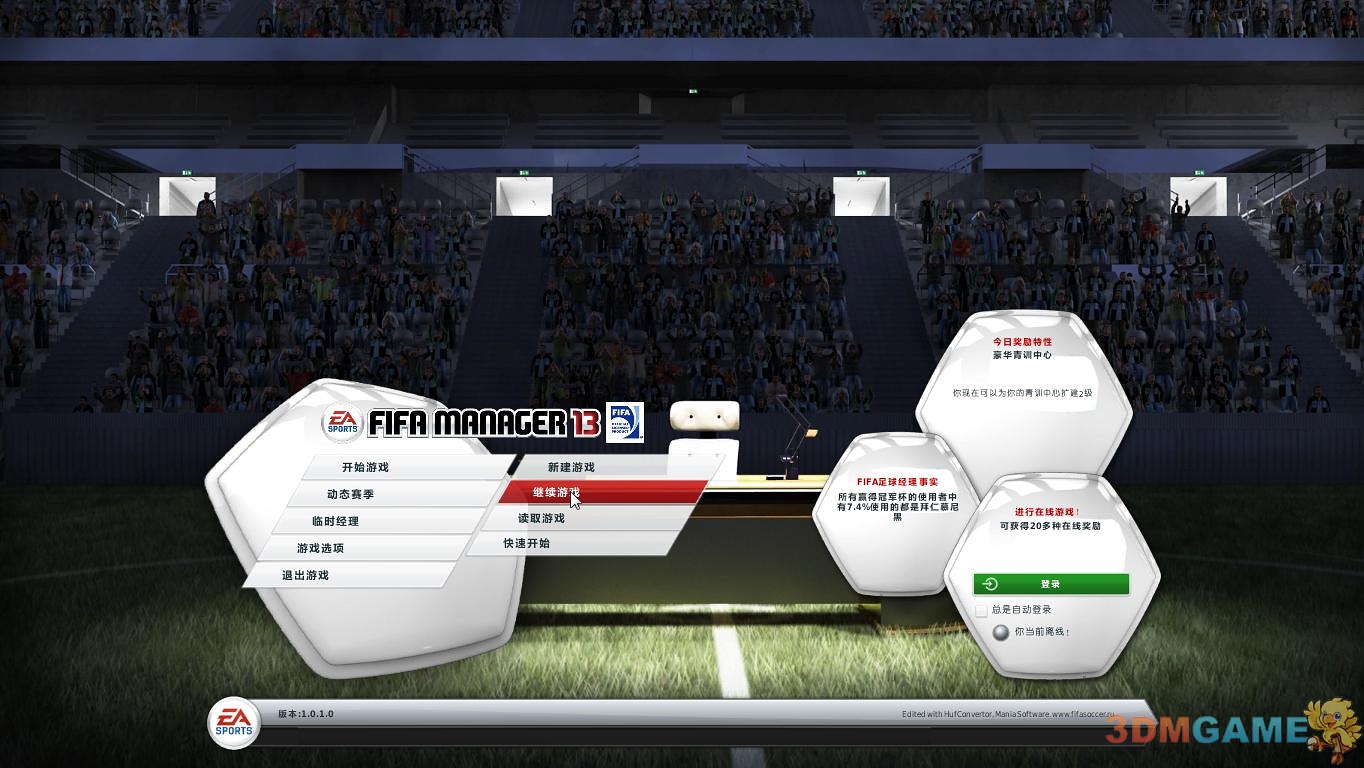Click 退出游戏 to quit the game
Viewport: 1364px width, 768px height.
pos(305,575)
